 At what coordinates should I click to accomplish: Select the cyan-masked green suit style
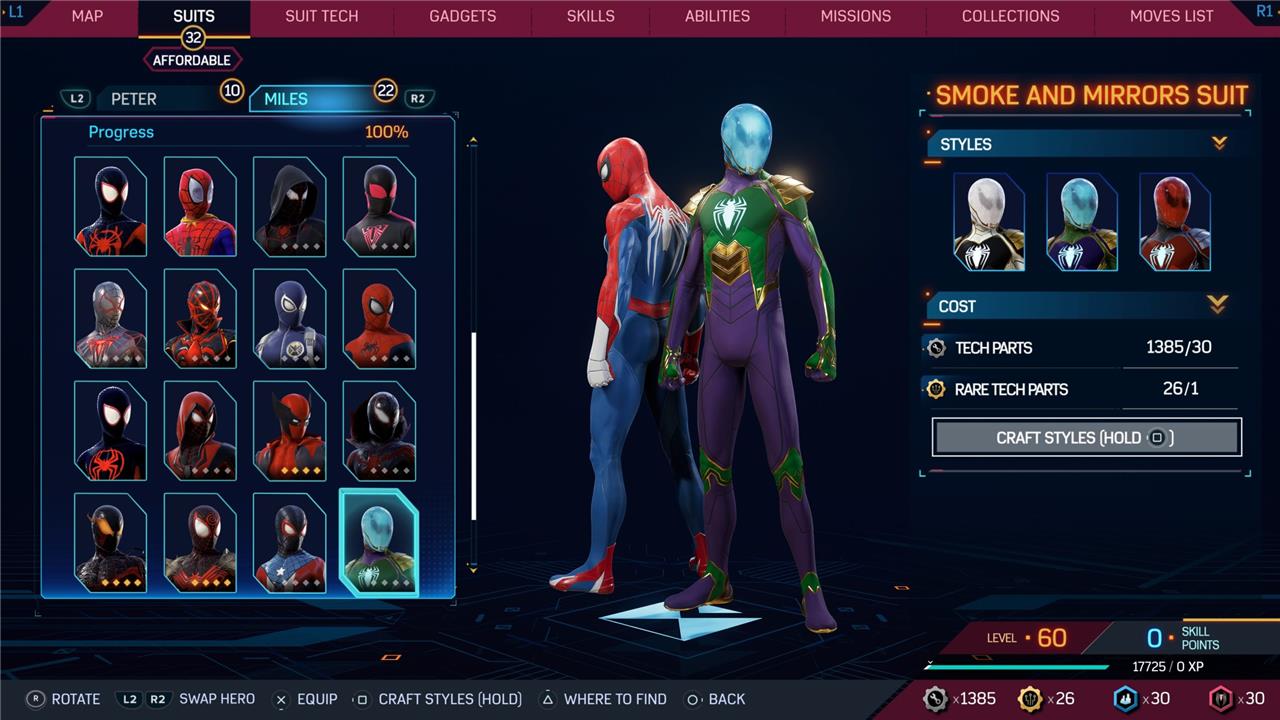tap(1082, 222)
